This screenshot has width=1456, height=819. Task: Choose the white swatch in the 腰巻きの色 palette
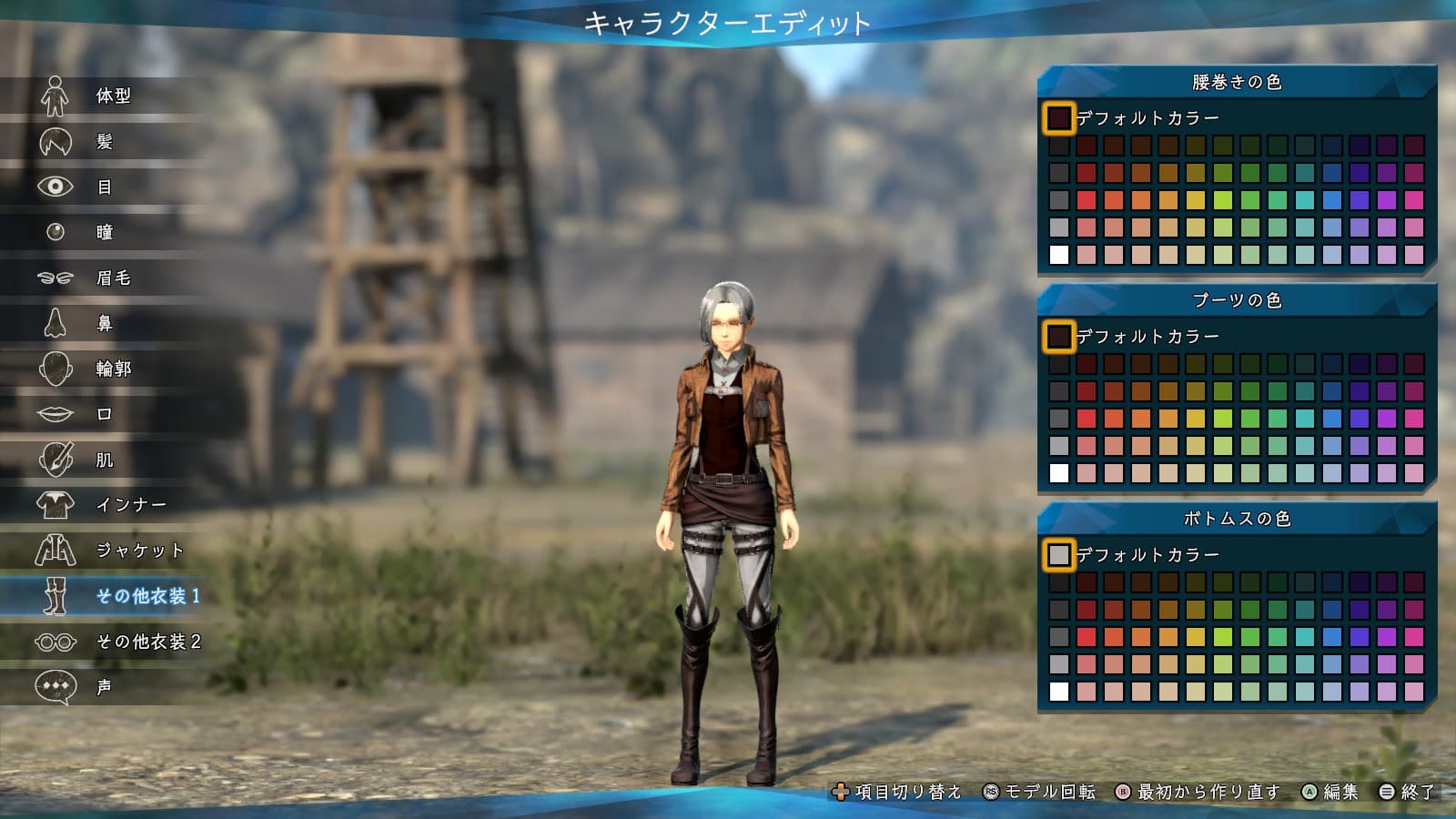1059,255
